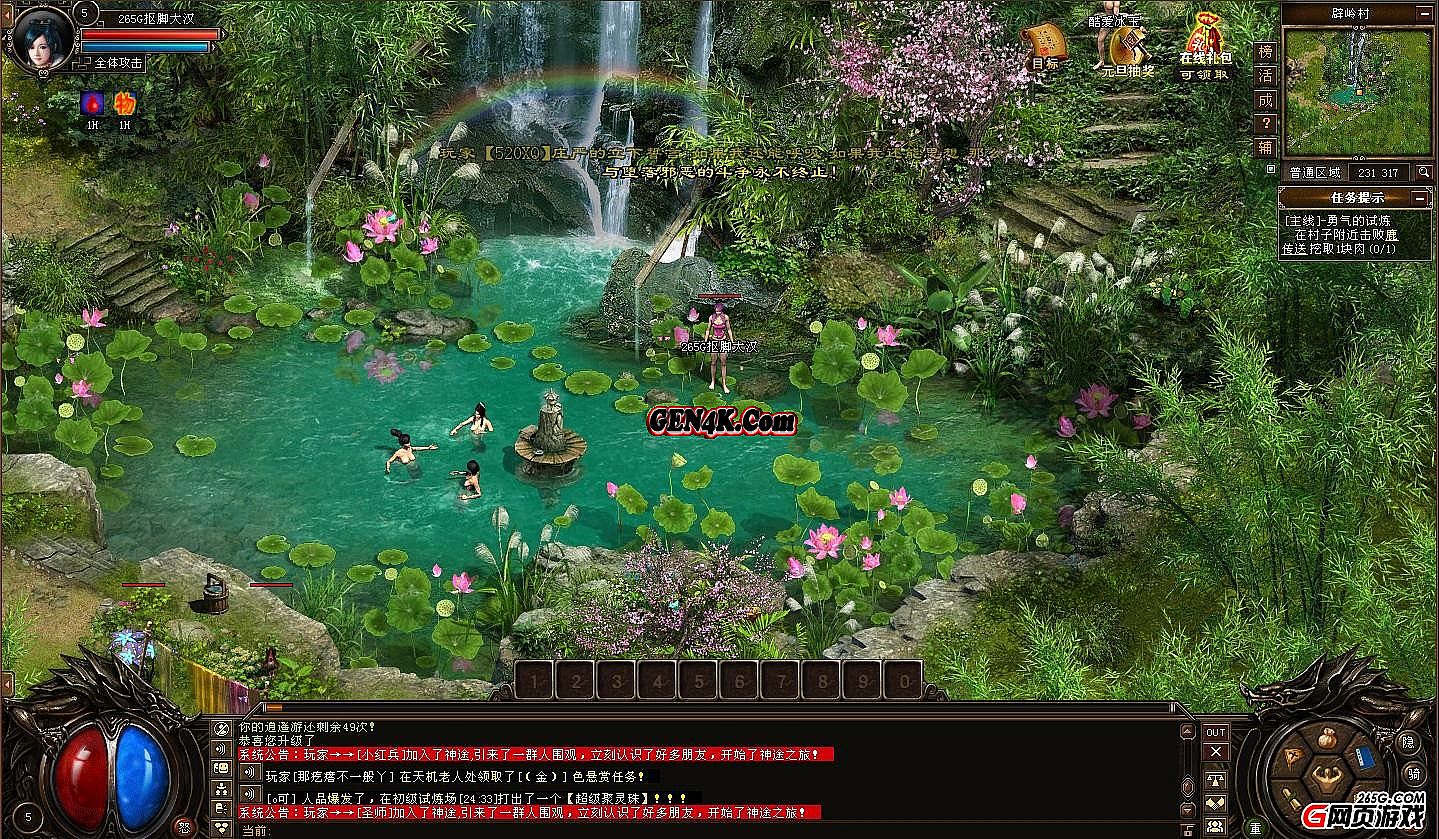Enable the 怒 rage toggle near the health orb
The width and height of the screenshot is (1439, 839).
[x=185, y=826]
